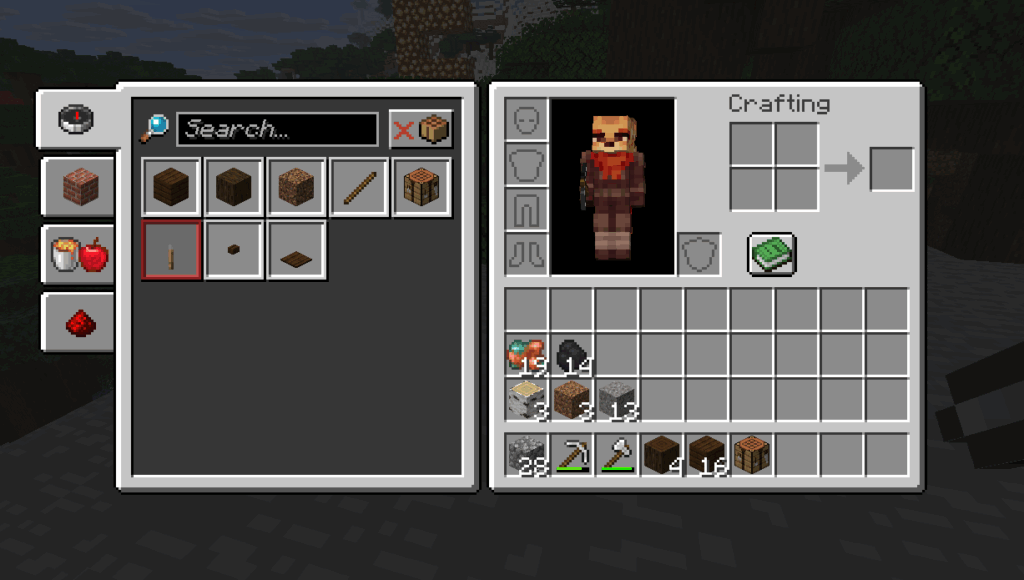Switch to the redstone recipe tab
1024x580 pixels.
pos(79,323)
